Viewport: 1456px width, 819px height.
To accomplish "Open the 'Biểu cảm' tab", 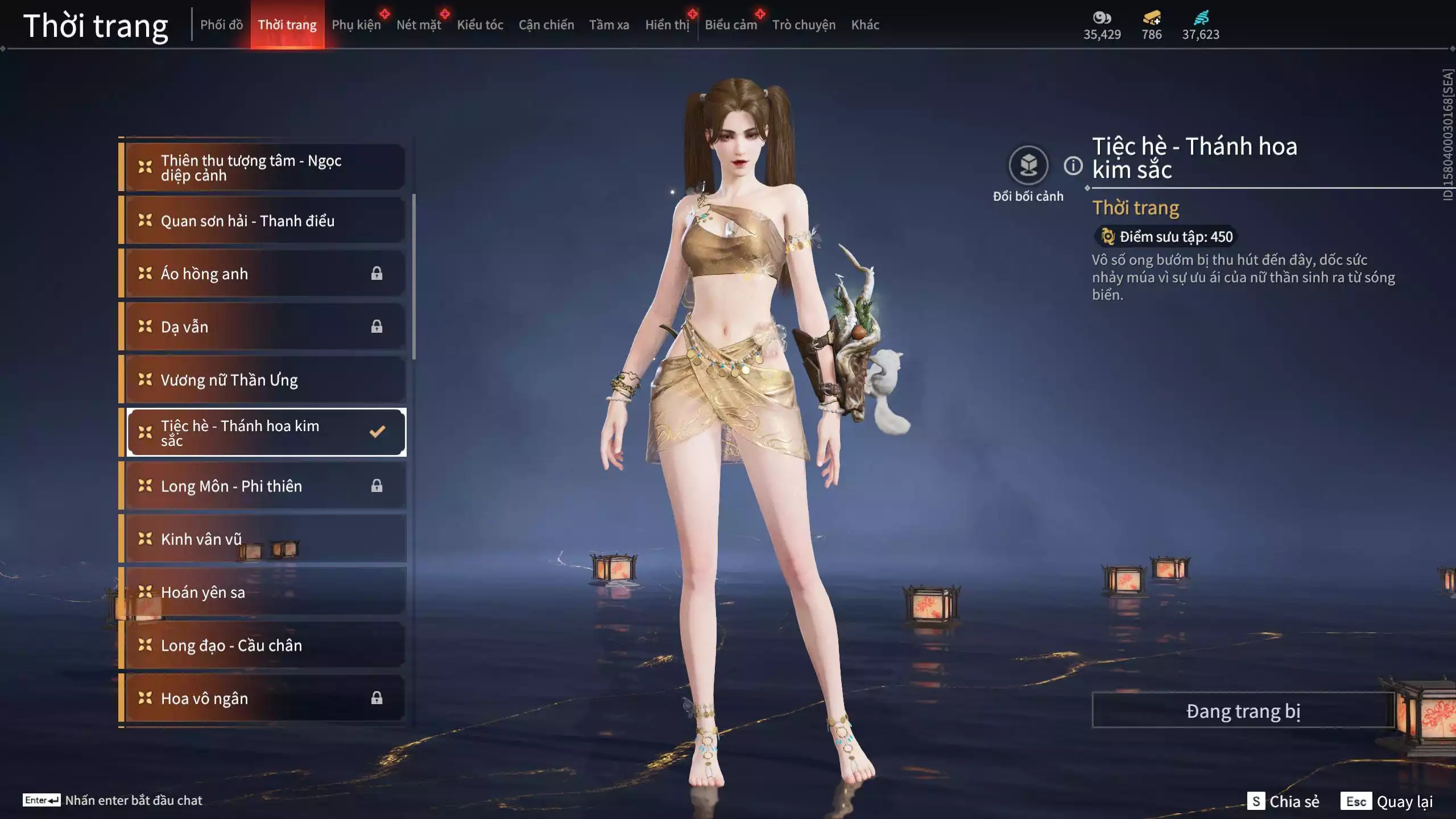I will click(x=730, y=24).
